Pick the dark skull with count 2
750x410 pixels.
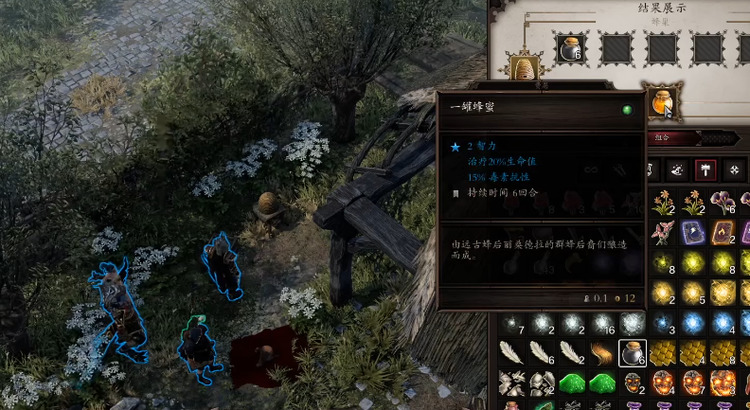click(x=632, y=382)
